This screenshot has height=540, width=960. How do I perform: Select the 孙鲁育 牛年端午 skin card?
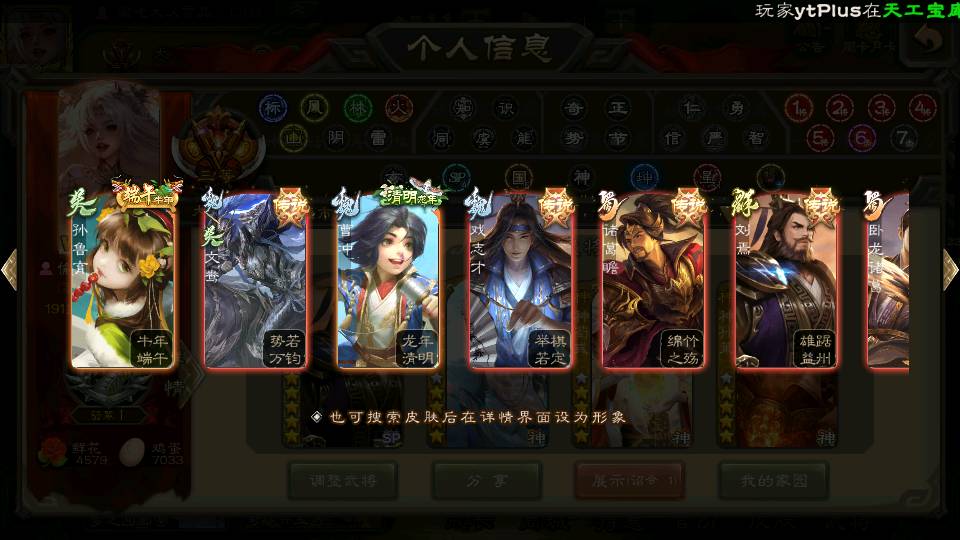[x=122, y=282]
